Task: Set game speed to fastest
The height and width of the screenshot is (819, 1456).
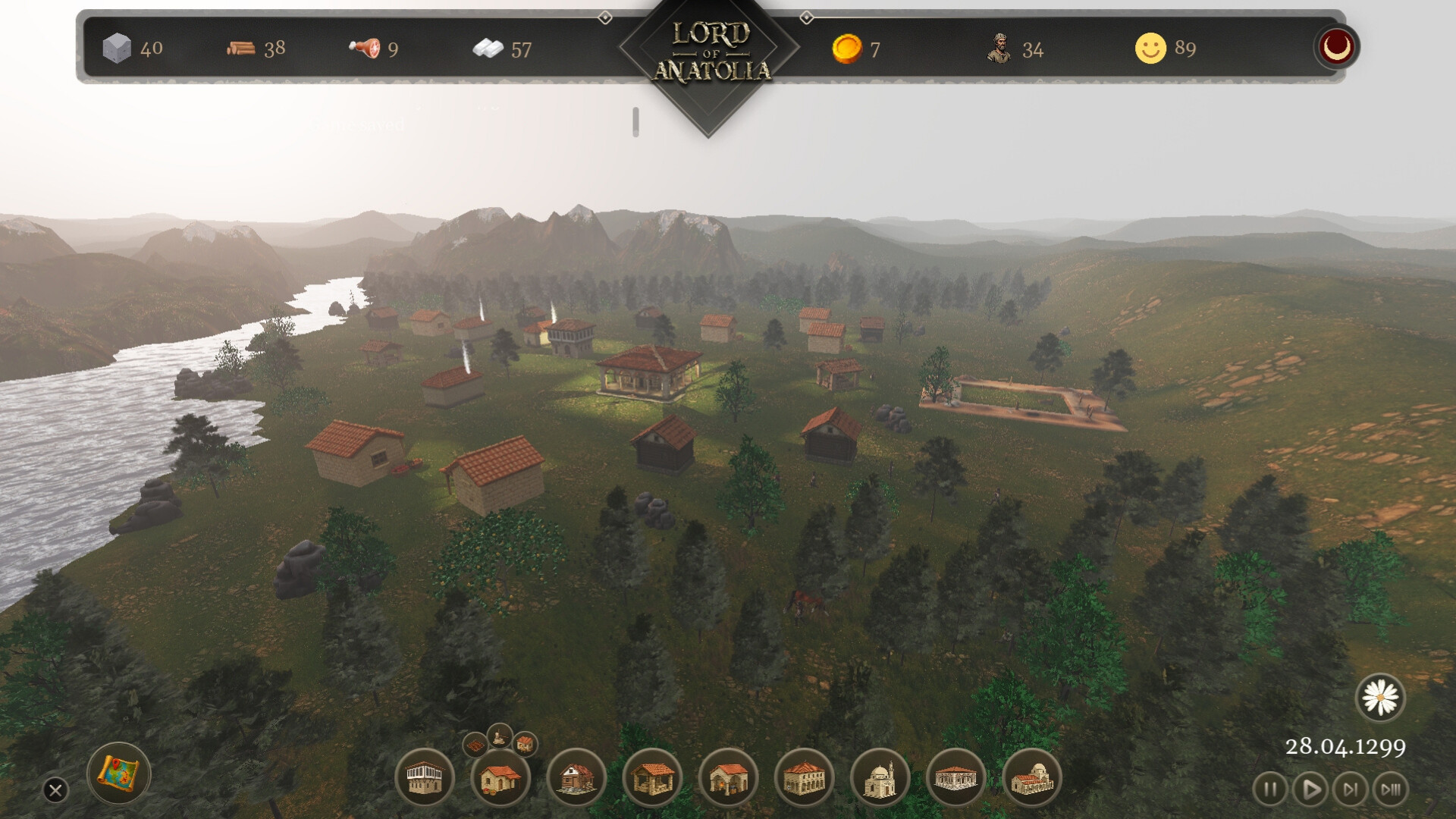Action: (x=1390, y=789)
